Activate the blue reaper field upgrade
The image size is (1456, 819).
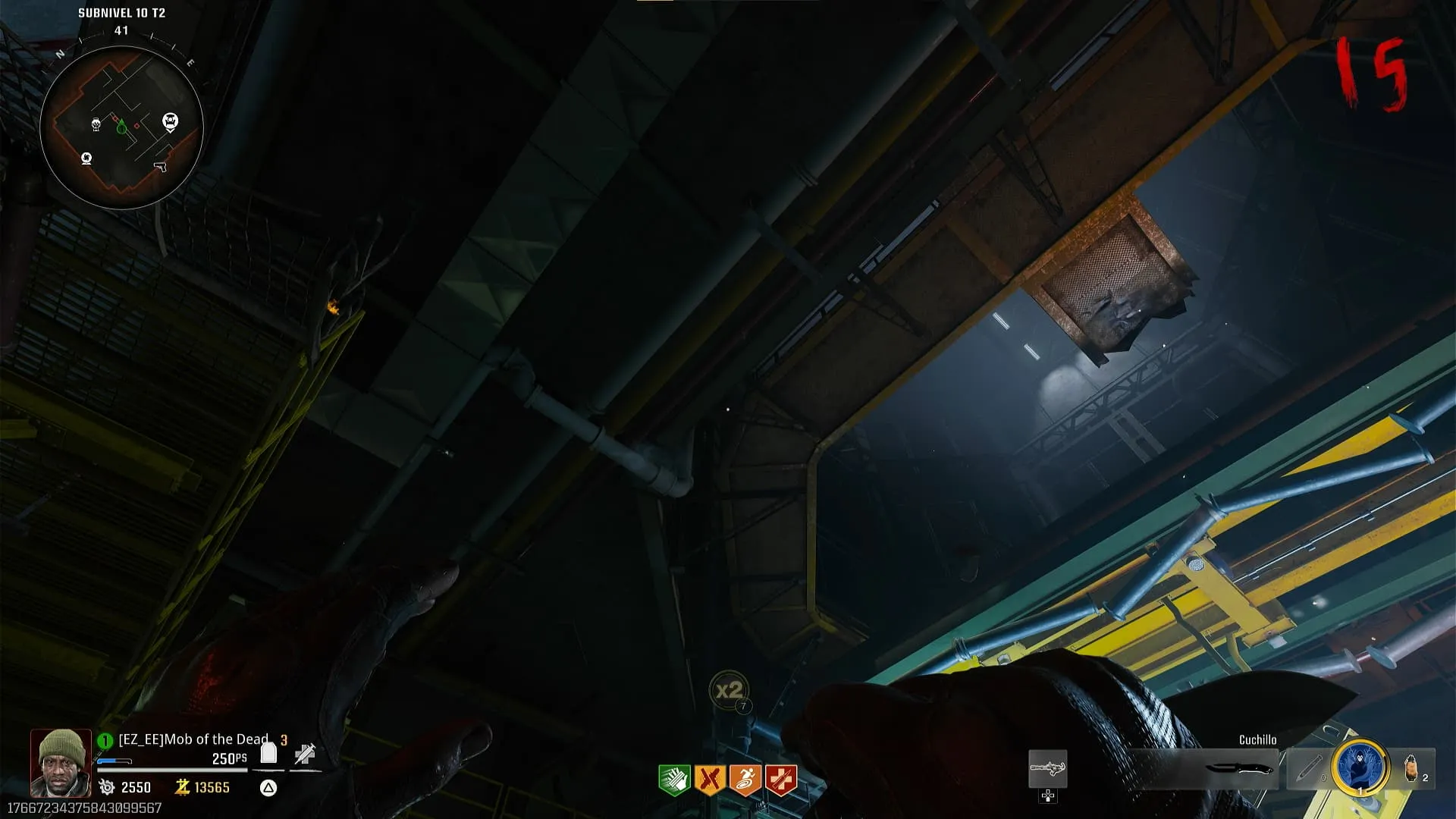coord(1361,767)
